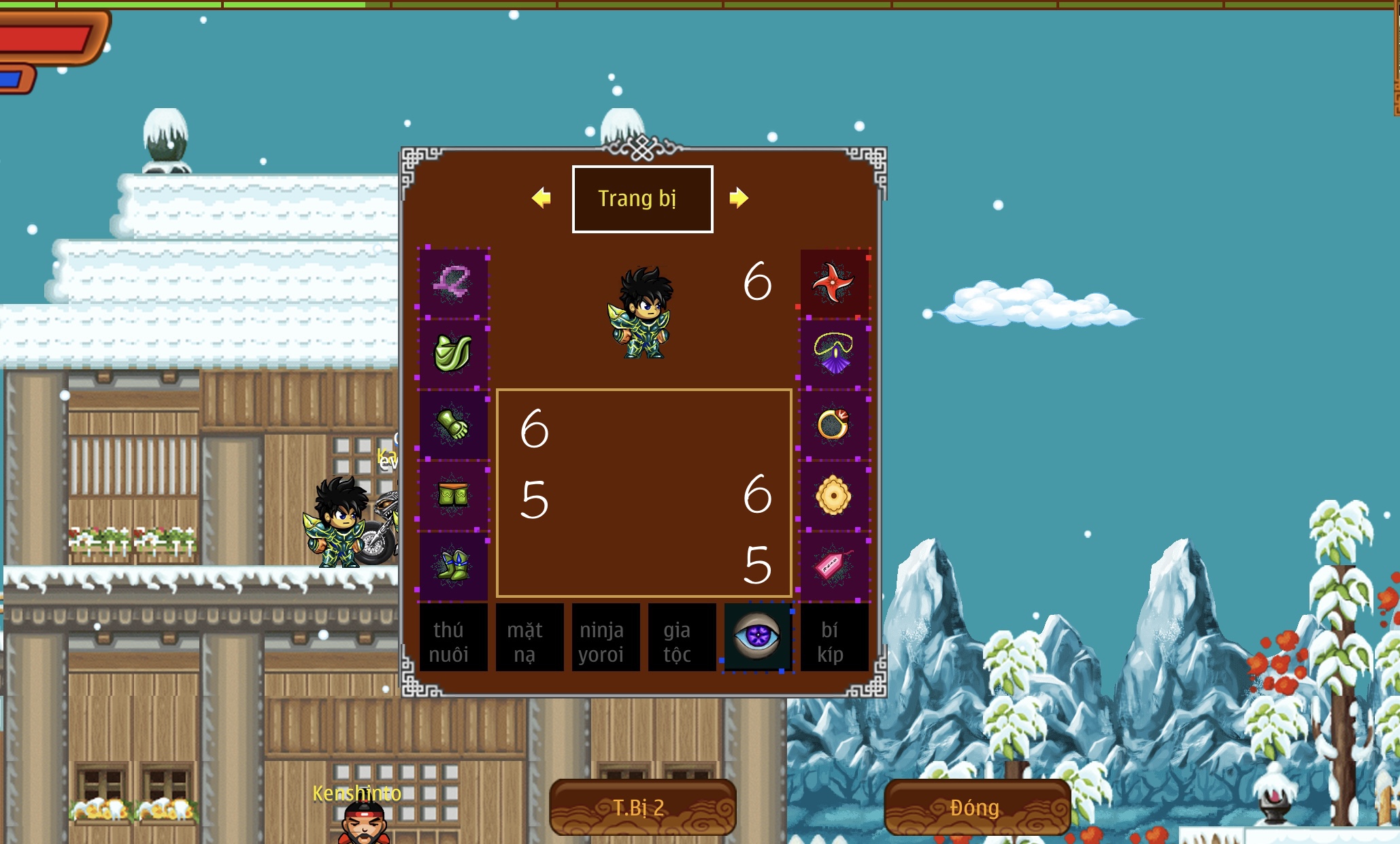Click the left arrow to switch category
This screenshot has height=844, width=1400.
tap(541, 199)
